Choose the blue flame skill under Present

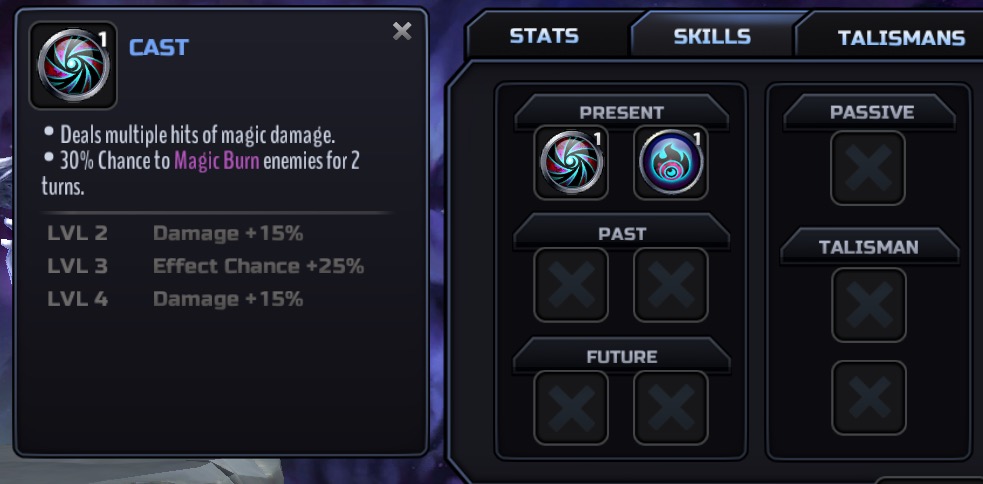tap(671, 162)
